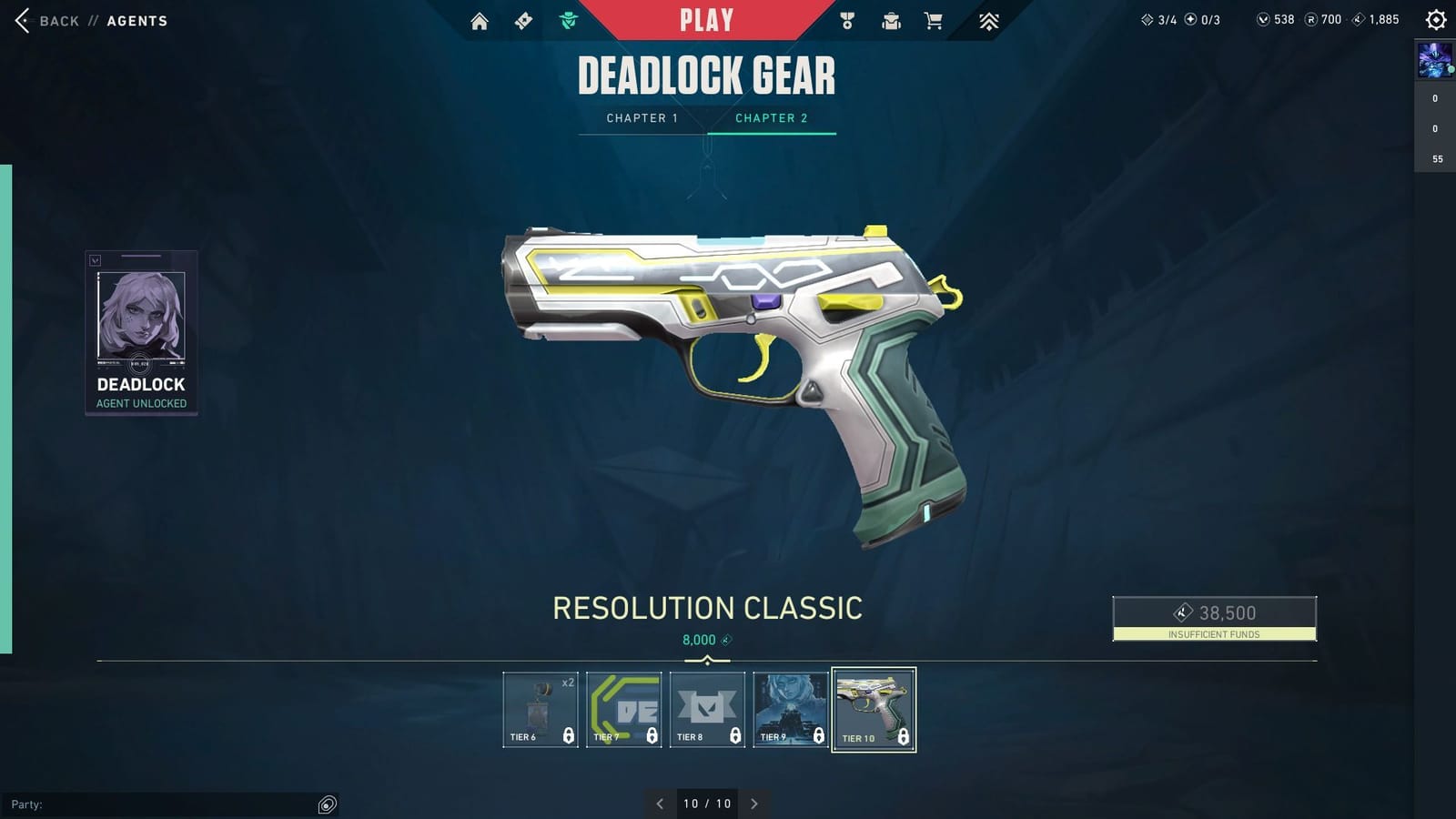The image size is (1456, 819).
Task: Open Career via the medal icon
Action: click(846, 19)
